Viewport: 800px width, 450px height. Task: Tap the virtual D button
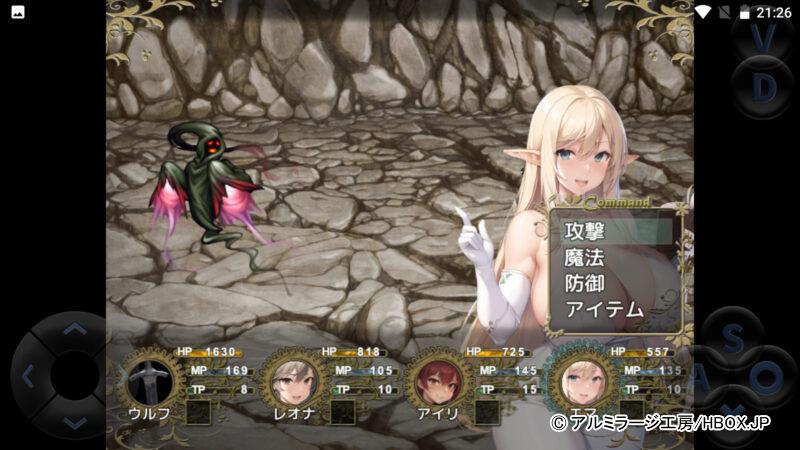tap(765, 88)
